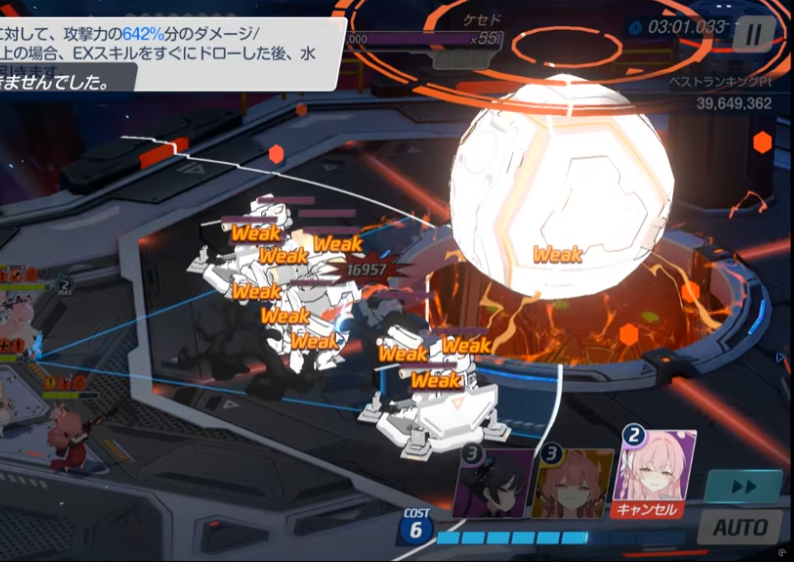This screenshot has width=794, height=562.
Task: Activate the fast-forward speed button
Action: click(x=742, y=486)
